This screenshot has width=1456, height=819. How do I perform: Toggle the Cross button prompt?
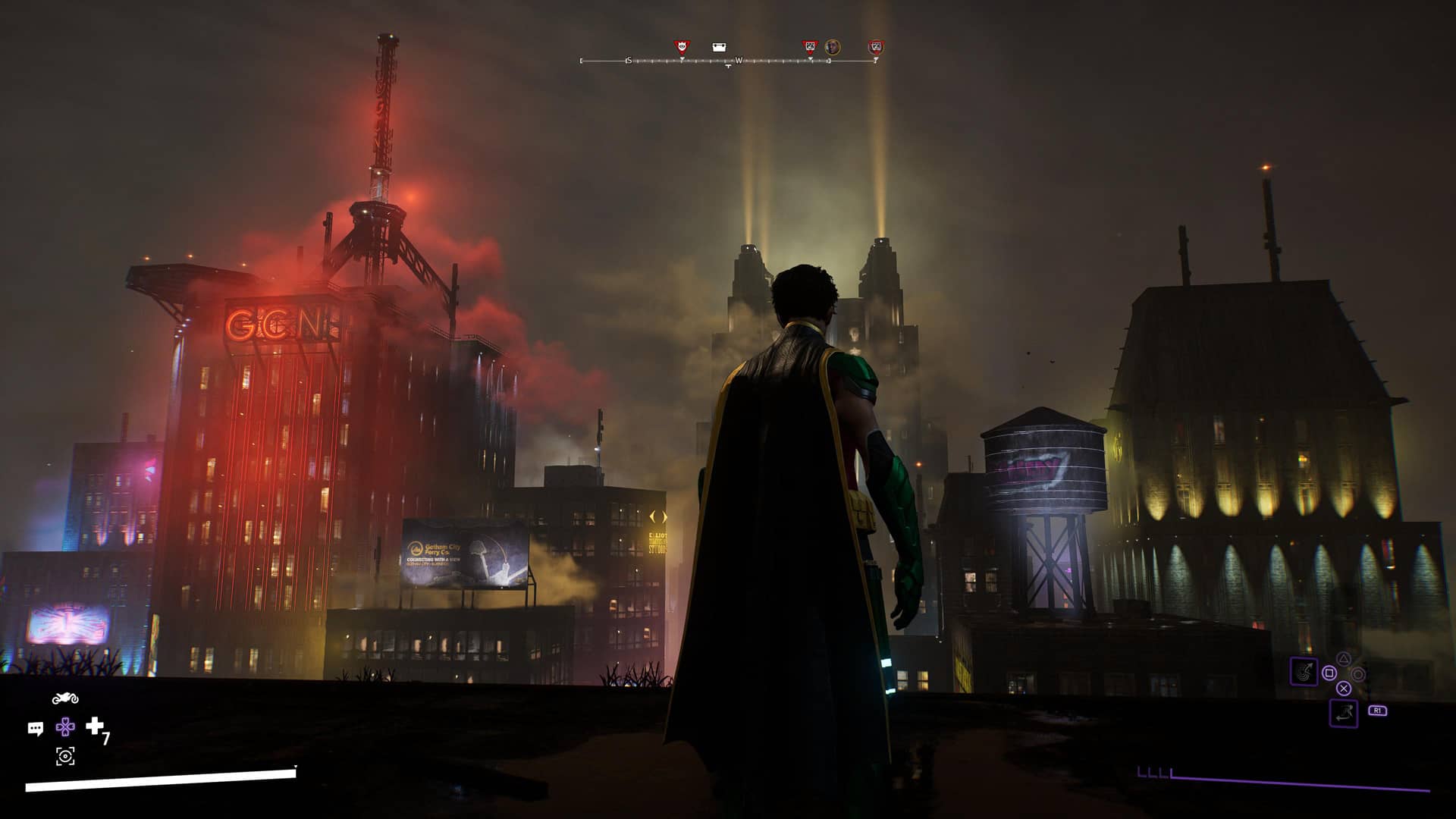coord(1343,689)
